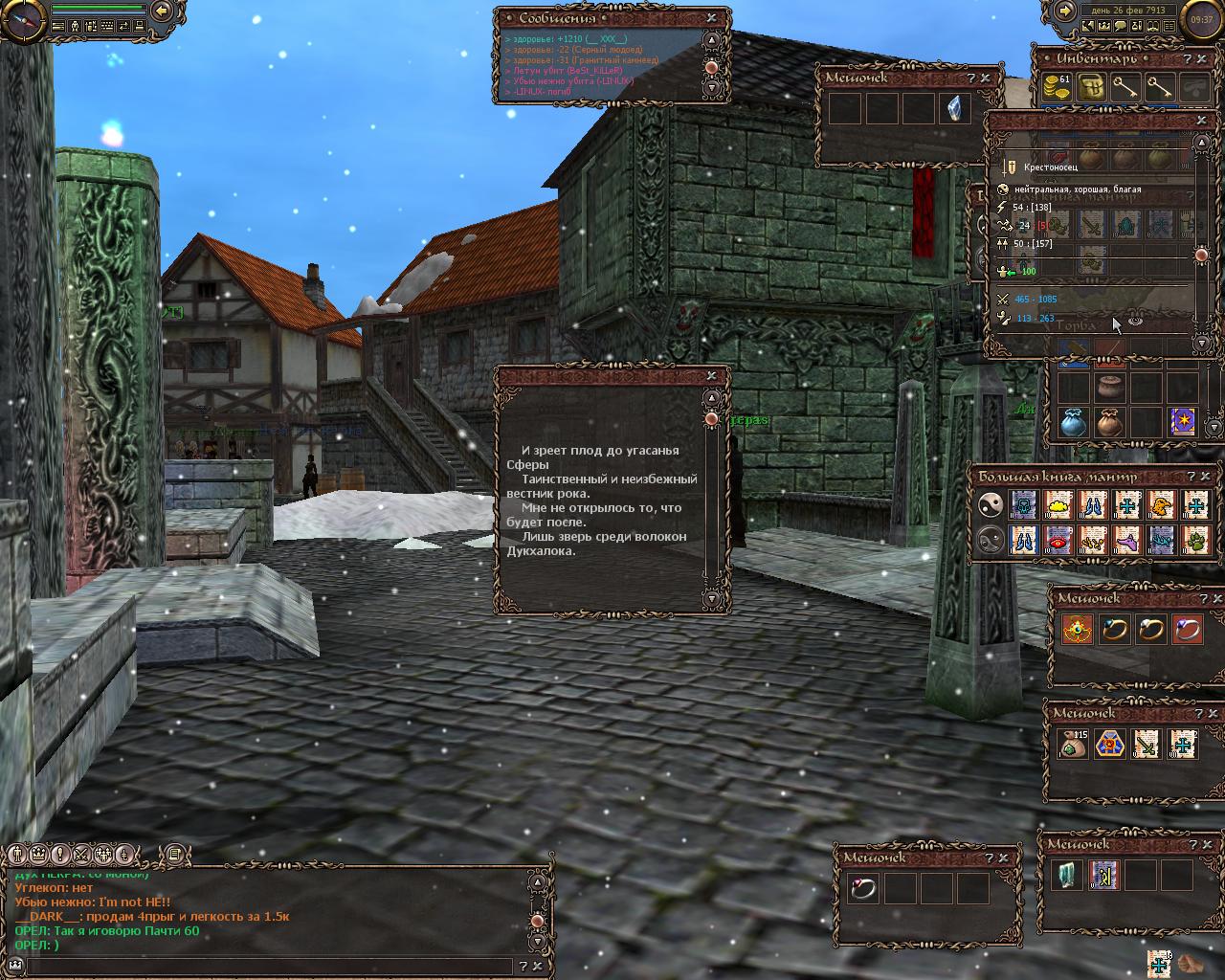Viewport: 1225px width, 980px height.
Task: Select the seed bag with 115 count
Action: (1074, 744)
